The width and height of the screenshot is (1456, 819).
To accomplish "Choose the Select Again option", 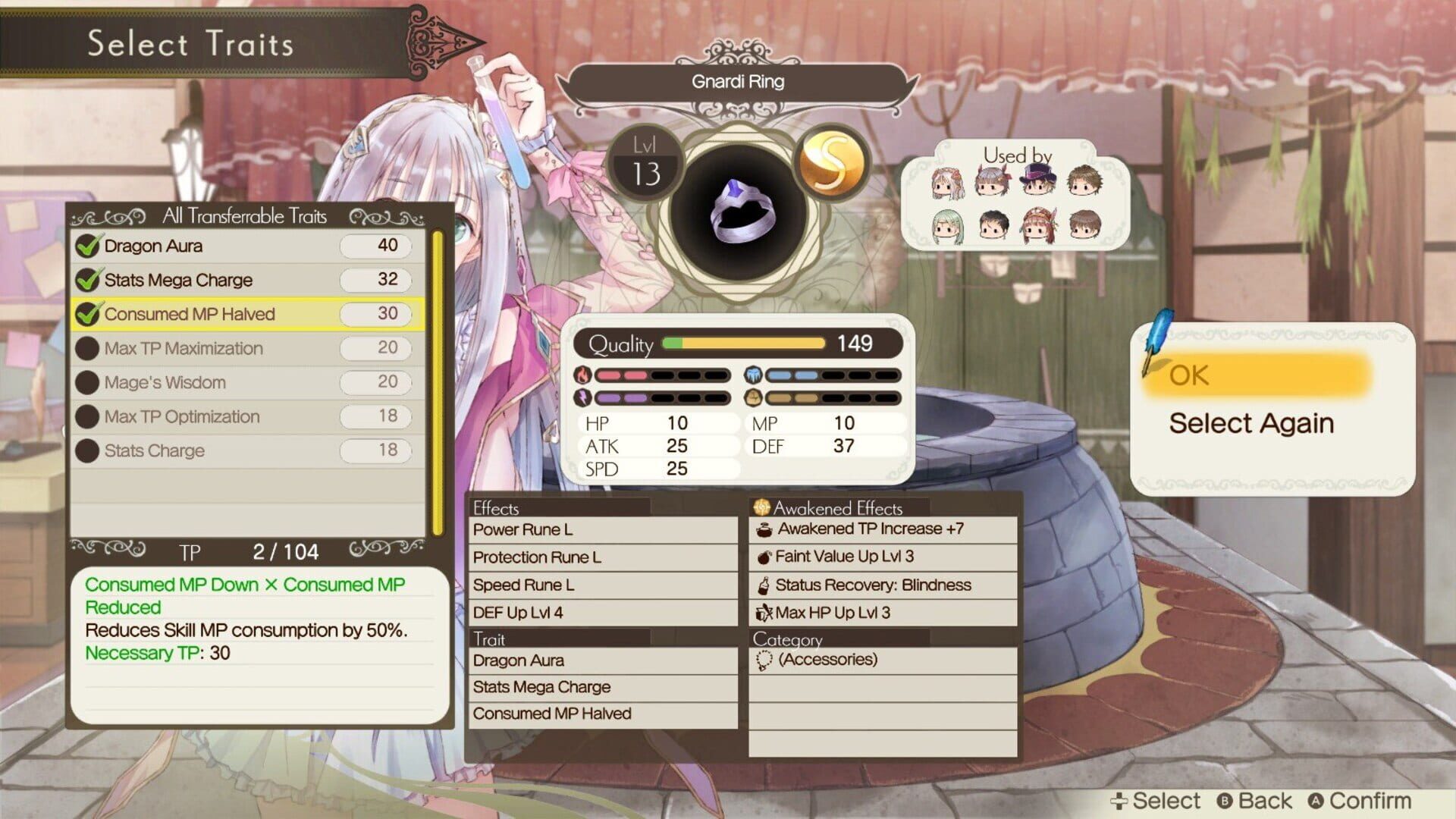I will [1253, 423].
